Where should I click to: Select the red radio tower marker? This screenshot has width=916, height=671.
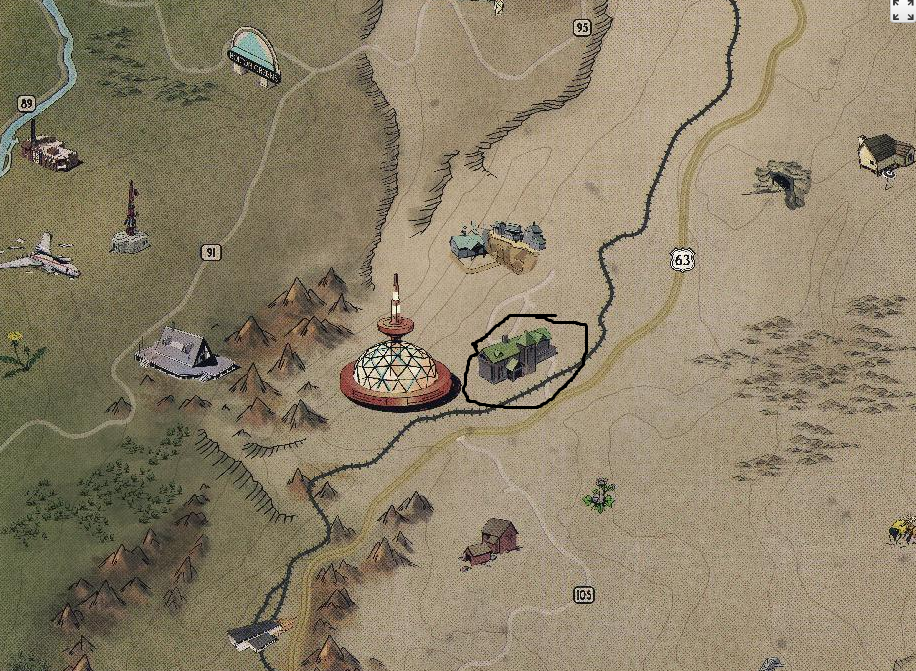(129, 219)
